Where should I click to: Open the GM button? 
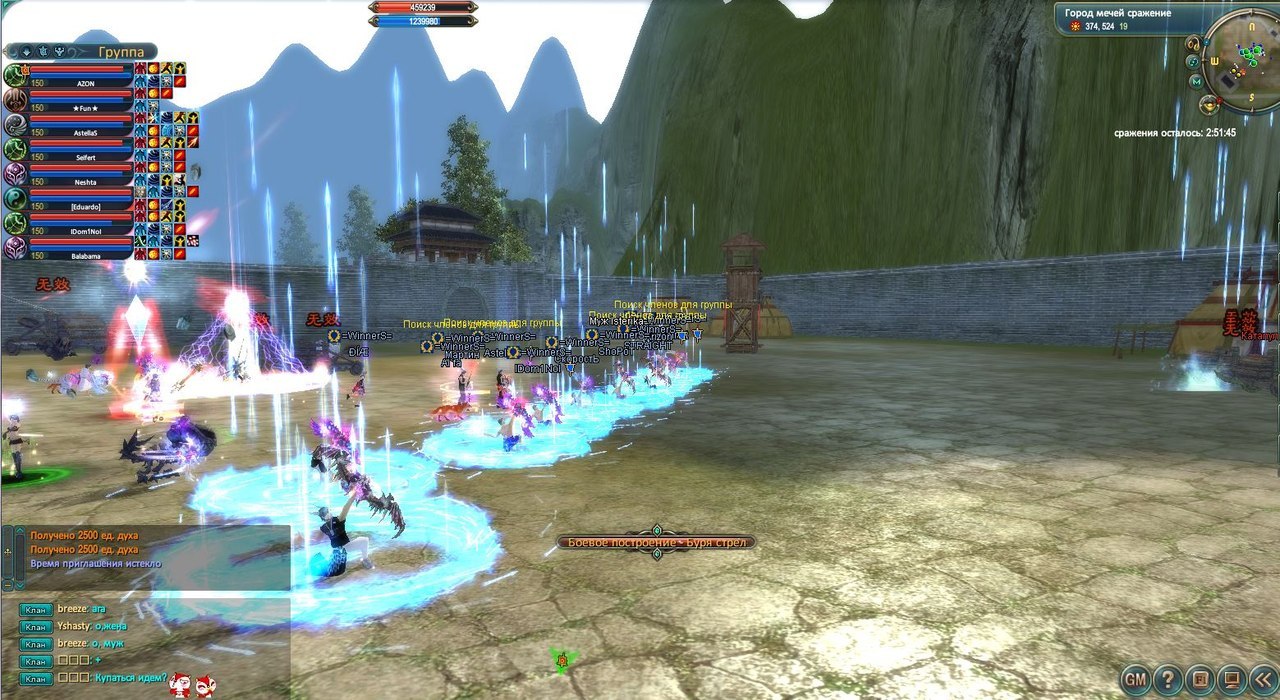[1135, 680]
